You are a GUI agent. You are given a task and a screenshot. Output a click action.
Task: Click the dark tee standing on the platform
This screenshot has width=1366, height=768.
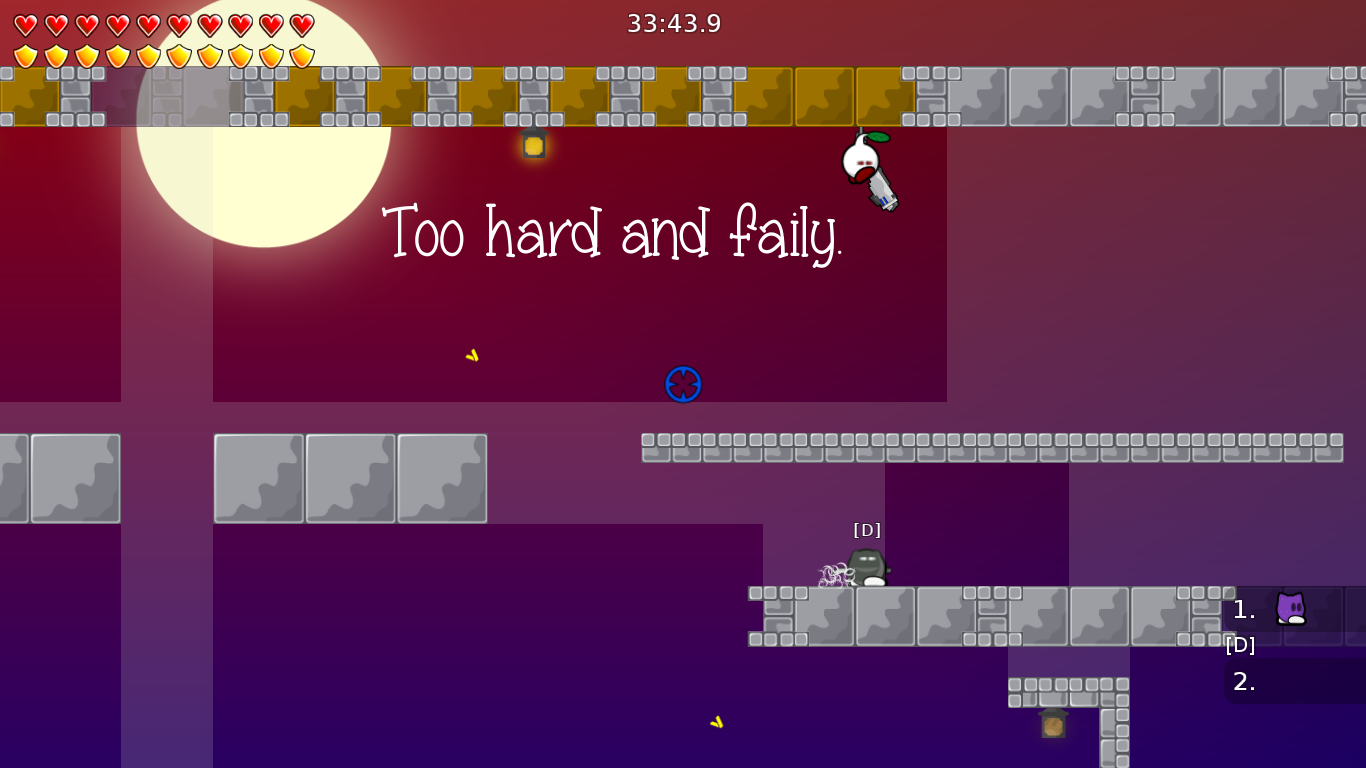coord(866,565)
